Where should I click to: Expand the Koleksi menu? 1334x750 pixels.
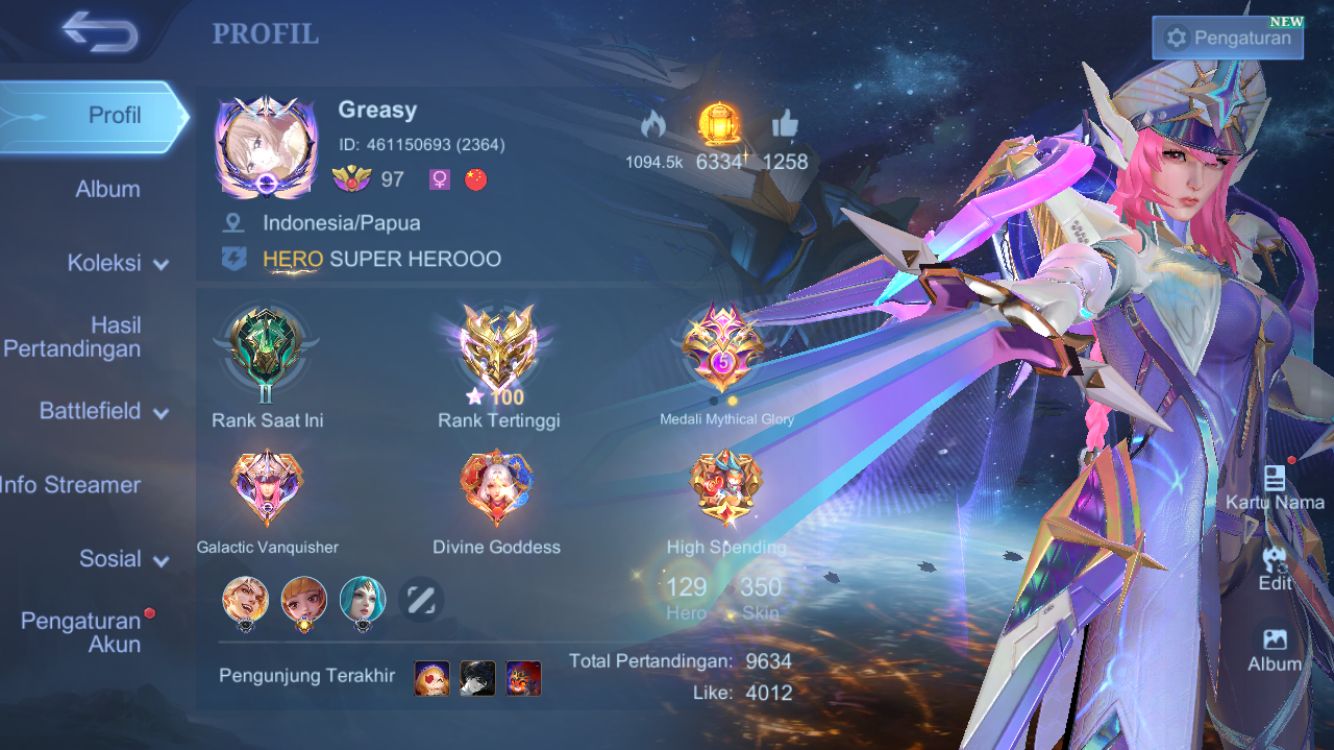click(116, 263)
